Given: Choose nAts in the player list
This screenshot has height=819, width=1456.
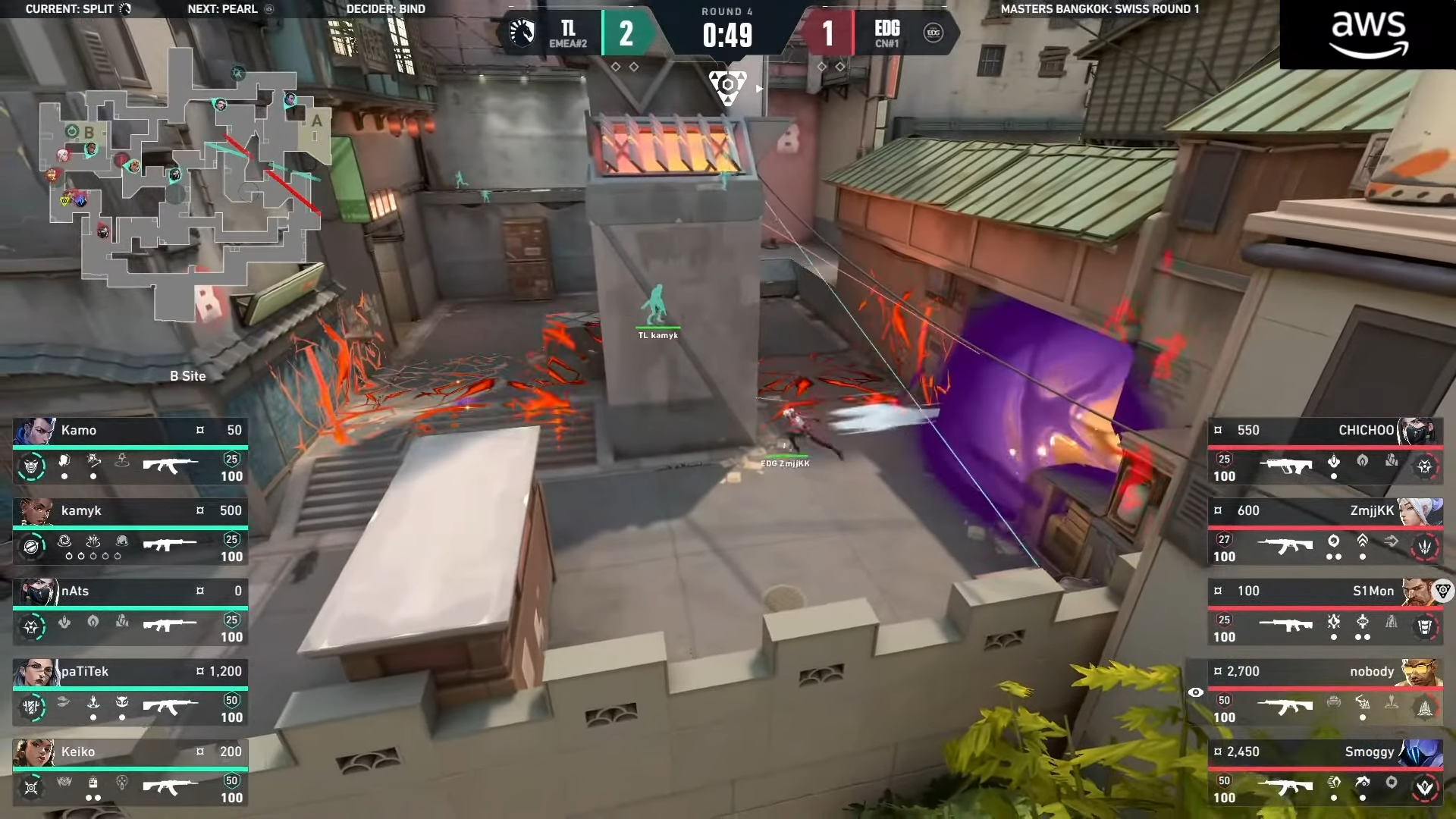Looking at the screenshot, I should tap(130, 613).
